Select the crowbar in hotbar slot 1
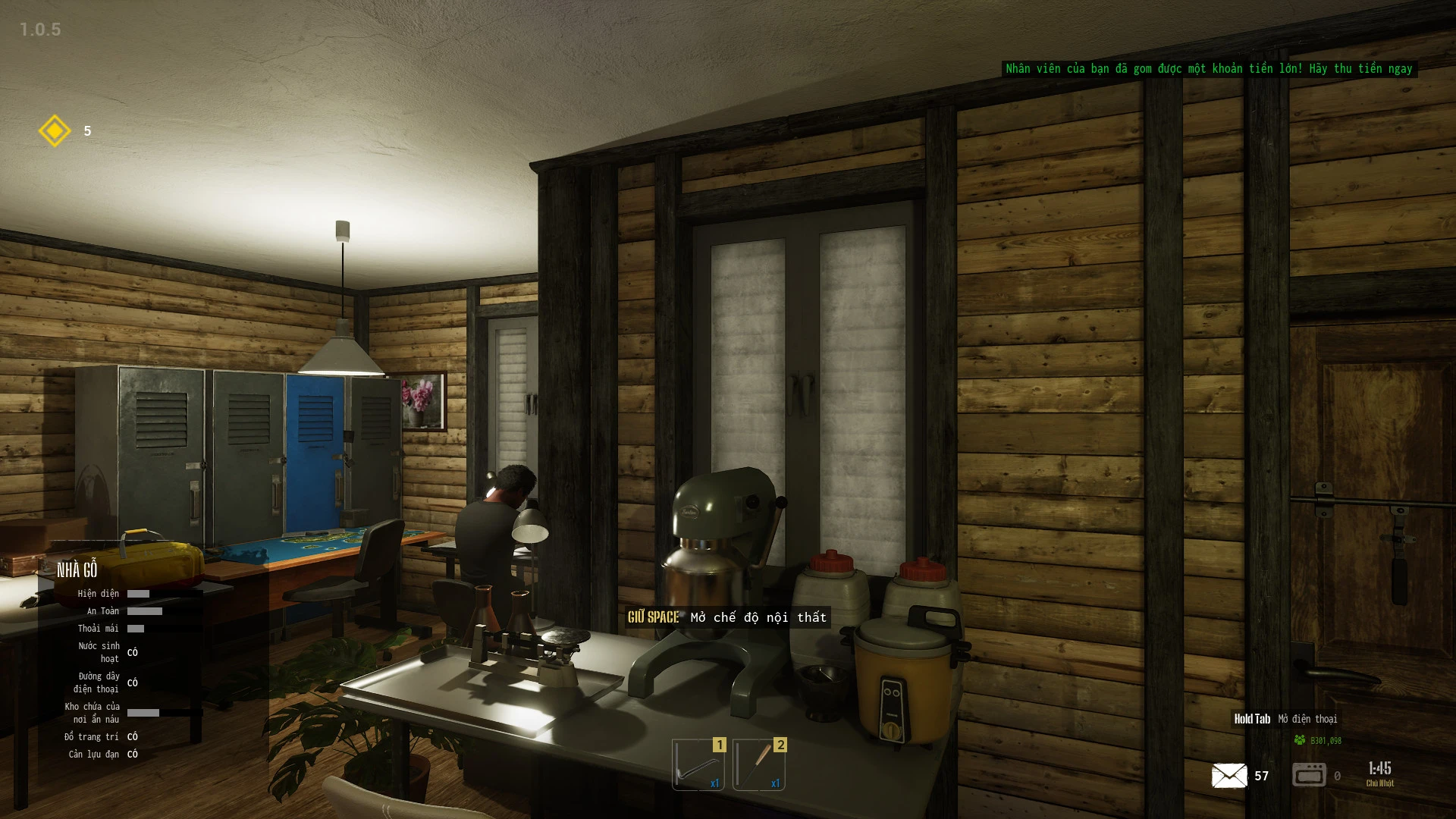The width and height of the screenshot is (1456, 819). click(698, 764)
